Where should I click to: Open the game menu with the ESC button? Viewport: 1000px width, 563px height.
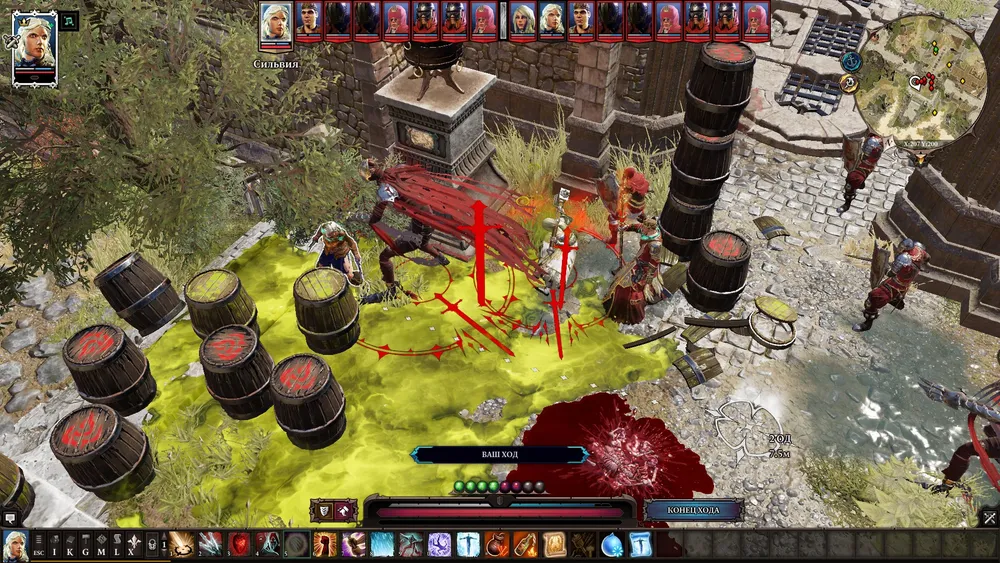[38, 545]
